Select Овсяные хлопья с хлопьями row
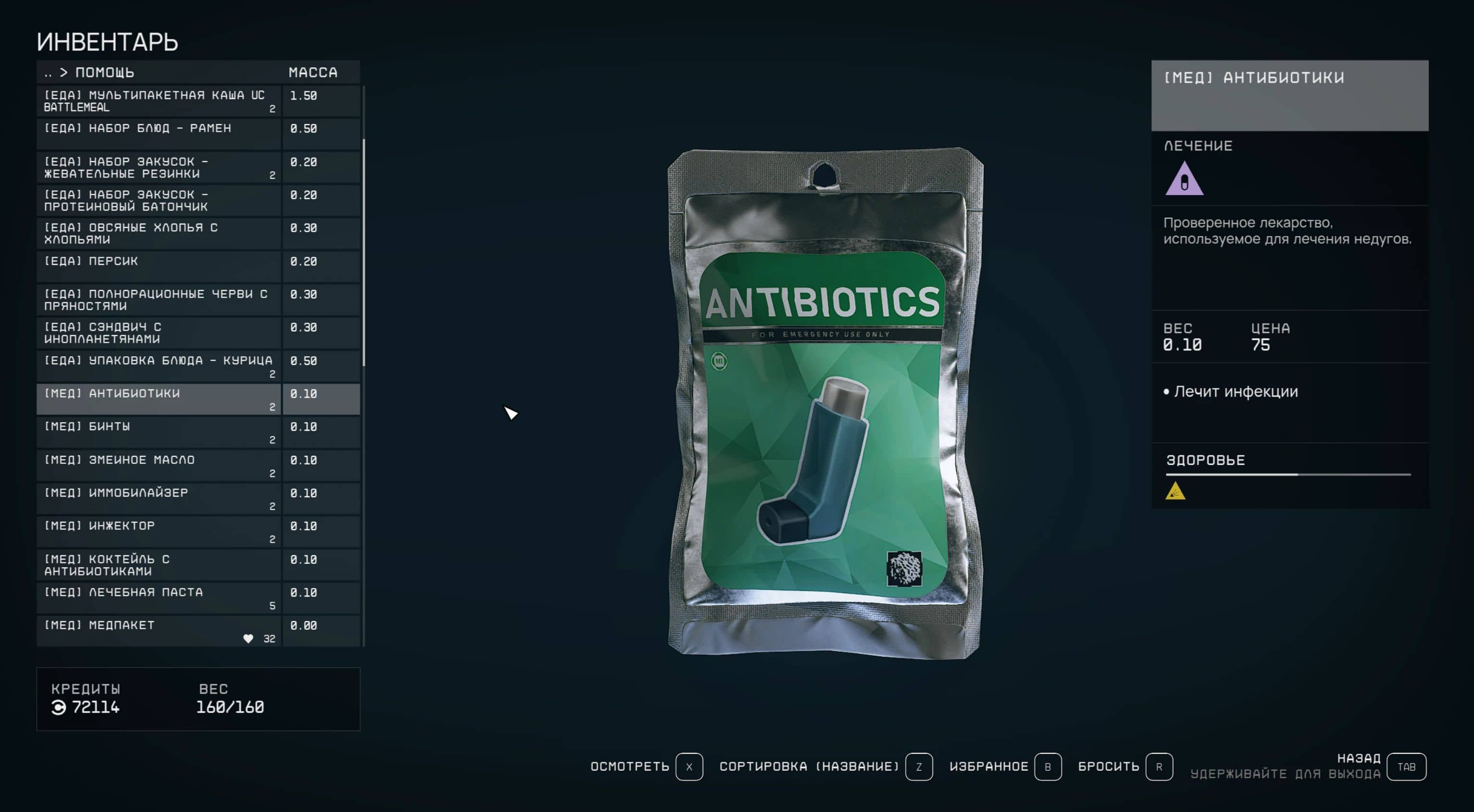The width and height of the screenshot is (1474, 812). click(159, 233)
